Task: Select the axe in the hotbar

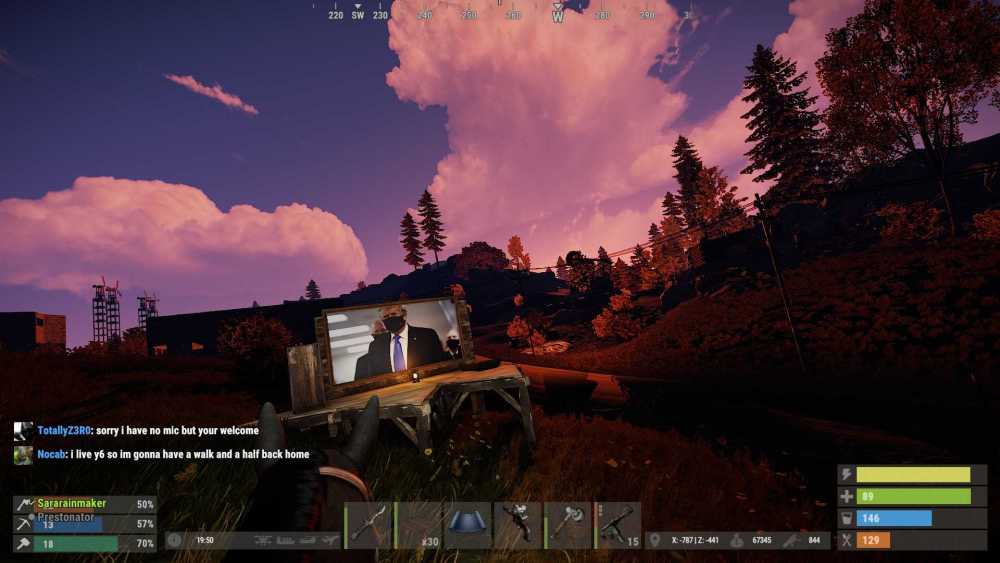Action: coord(569,525)
